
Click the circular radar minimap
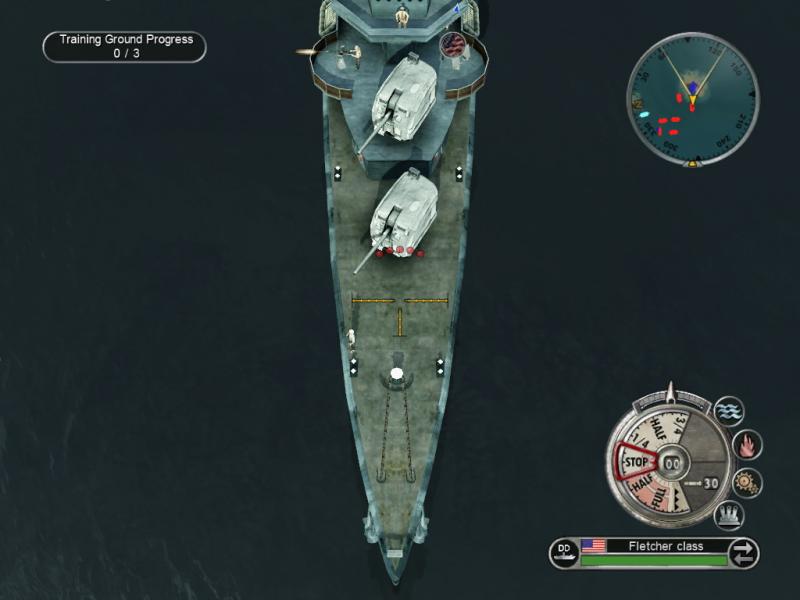(x=692, y=99)
